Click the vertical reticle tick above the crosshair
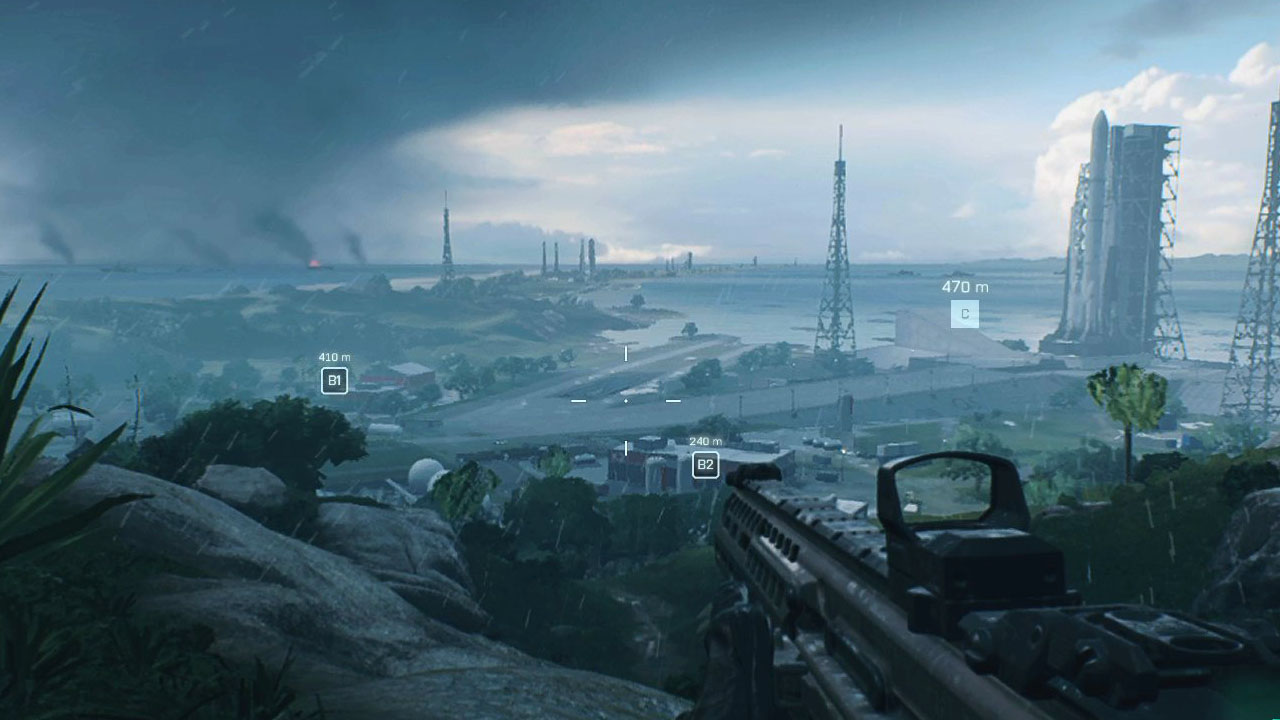1280x720 pixels. (x=626, y=353)
